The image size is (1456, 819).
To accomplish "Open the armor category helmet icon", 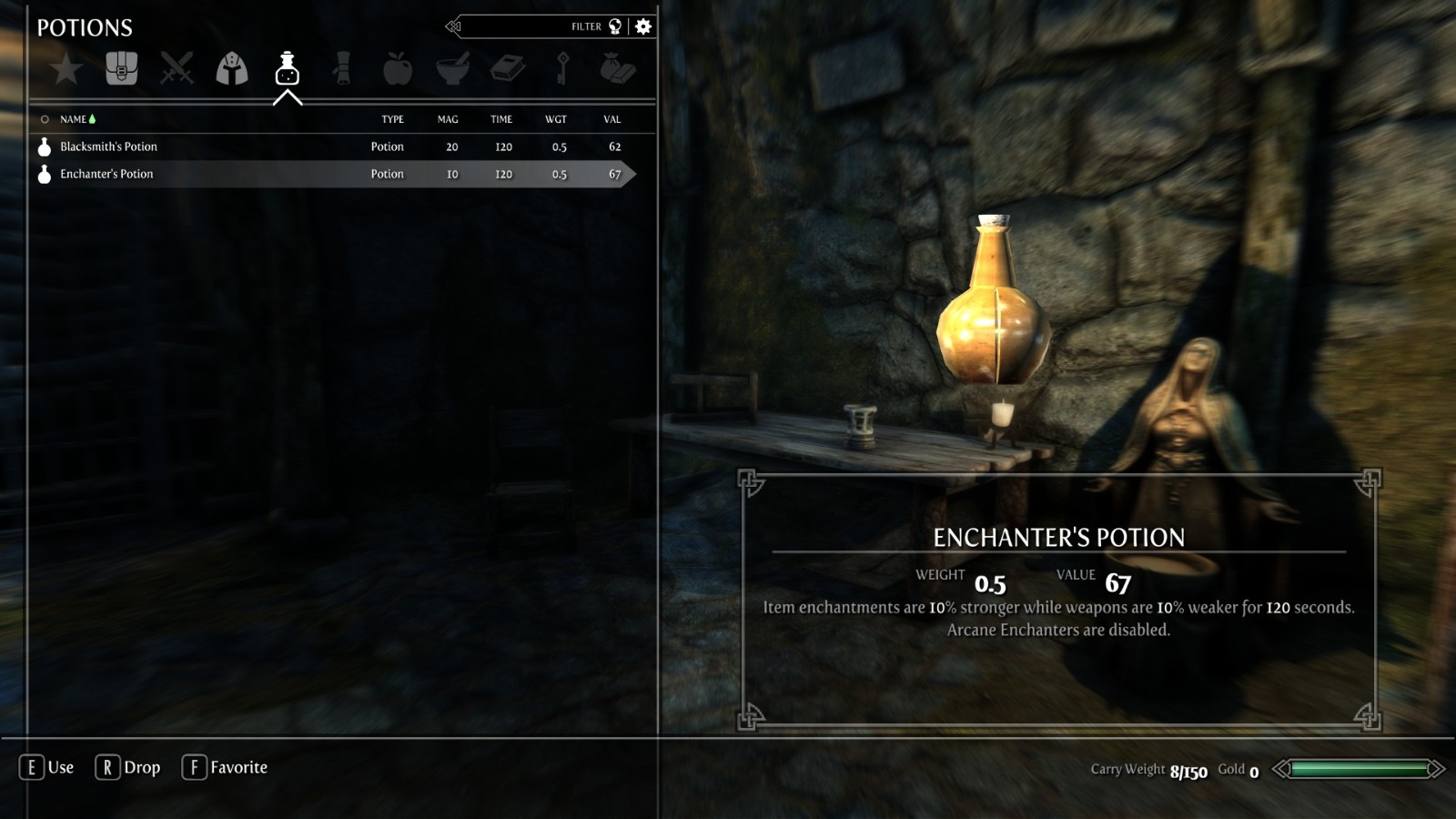I will 232,68.
